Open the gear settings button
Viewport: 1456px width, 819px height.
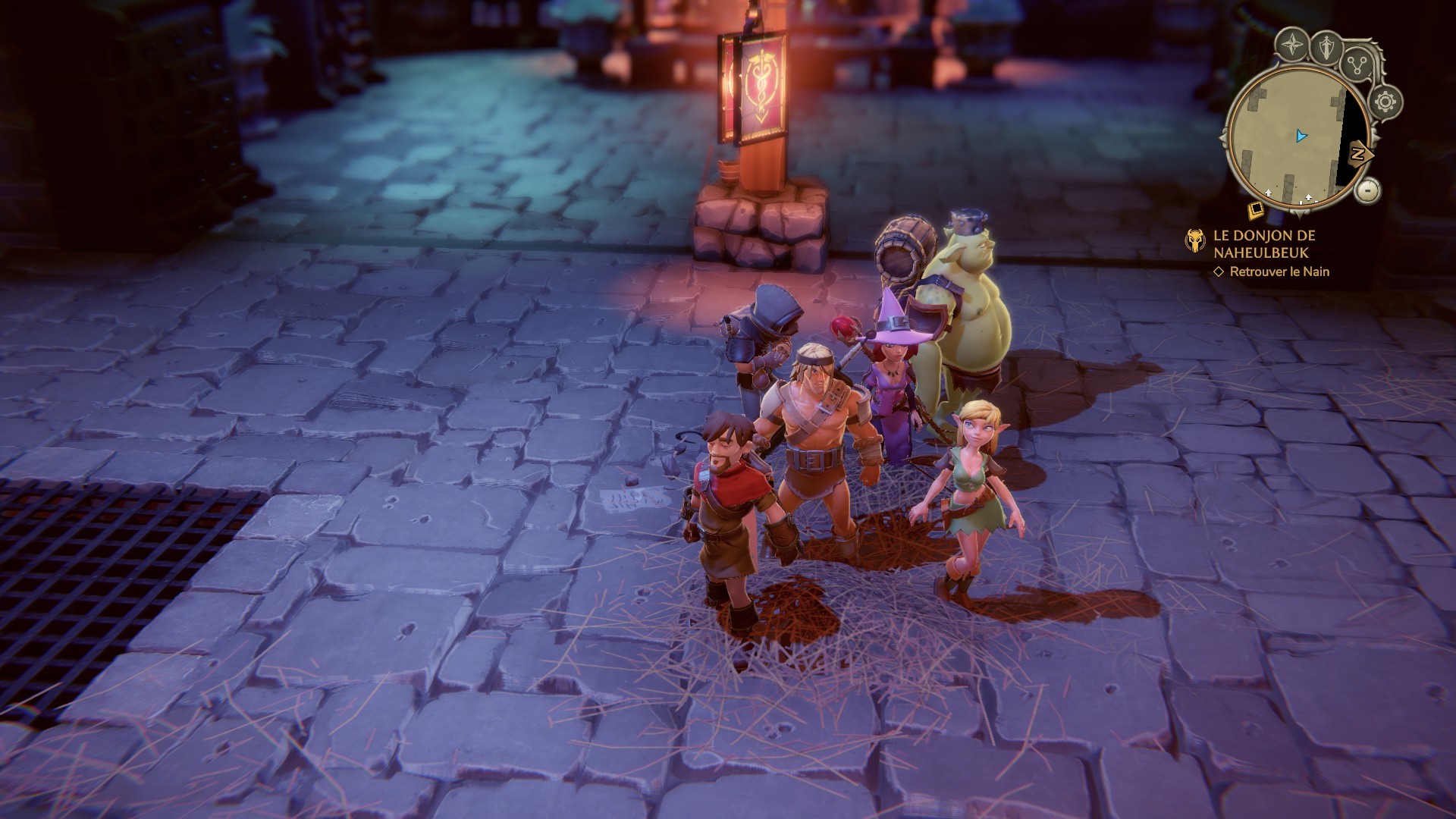click(1386, 102)
